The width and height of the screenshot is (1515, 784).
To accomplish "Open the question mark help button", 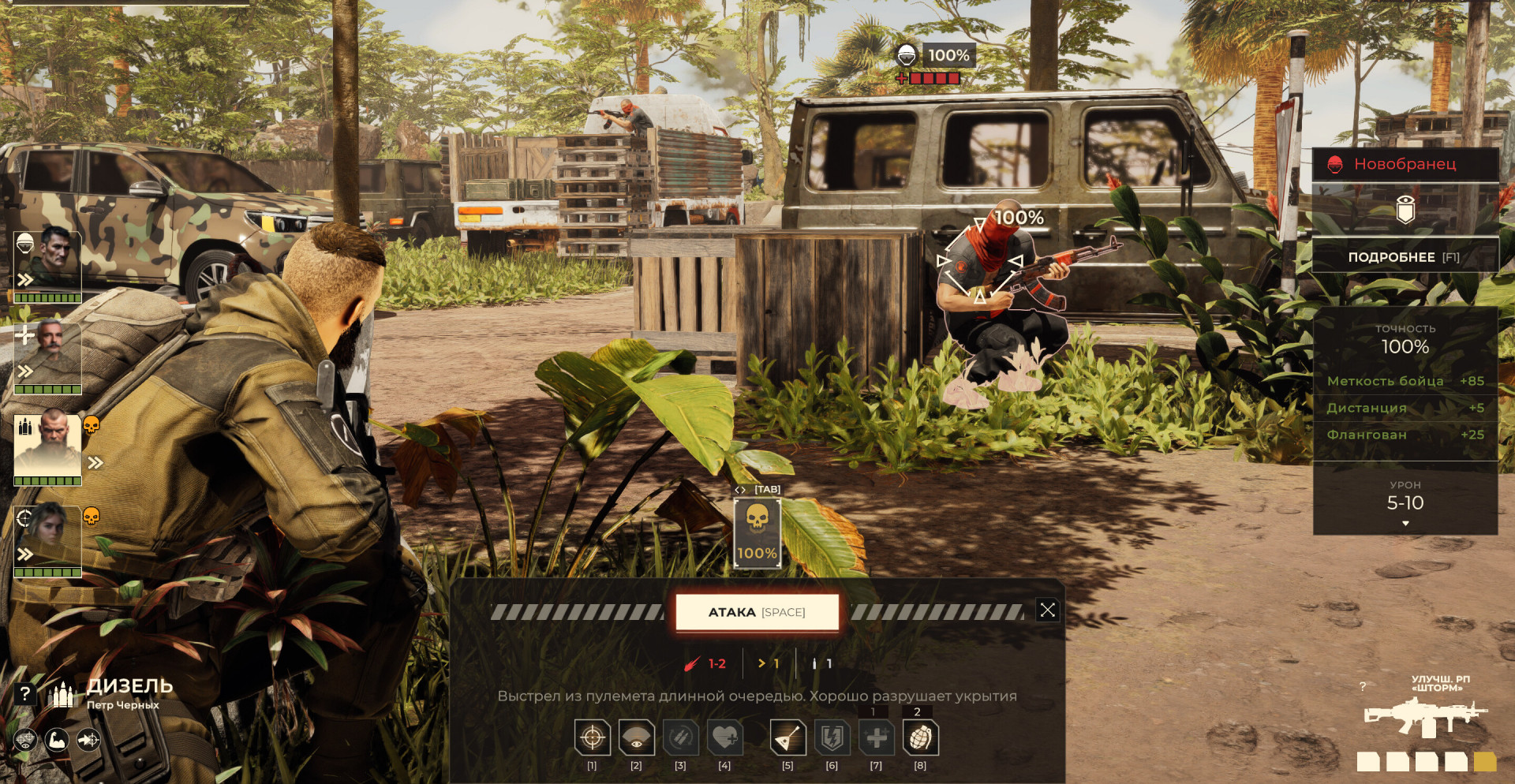I will 25,693.
